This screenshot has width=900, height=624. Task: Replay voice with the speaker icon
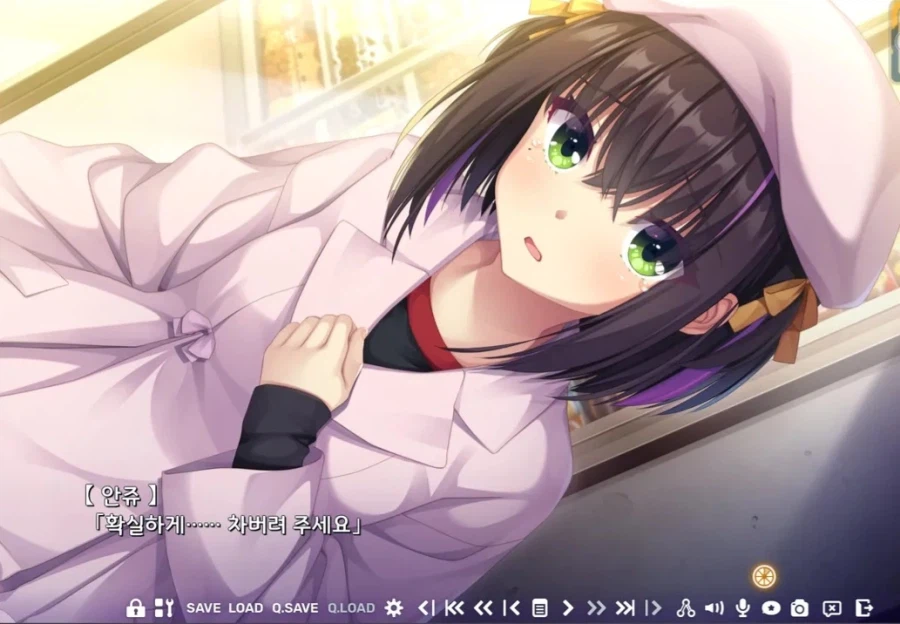click(x=714, y=608)
